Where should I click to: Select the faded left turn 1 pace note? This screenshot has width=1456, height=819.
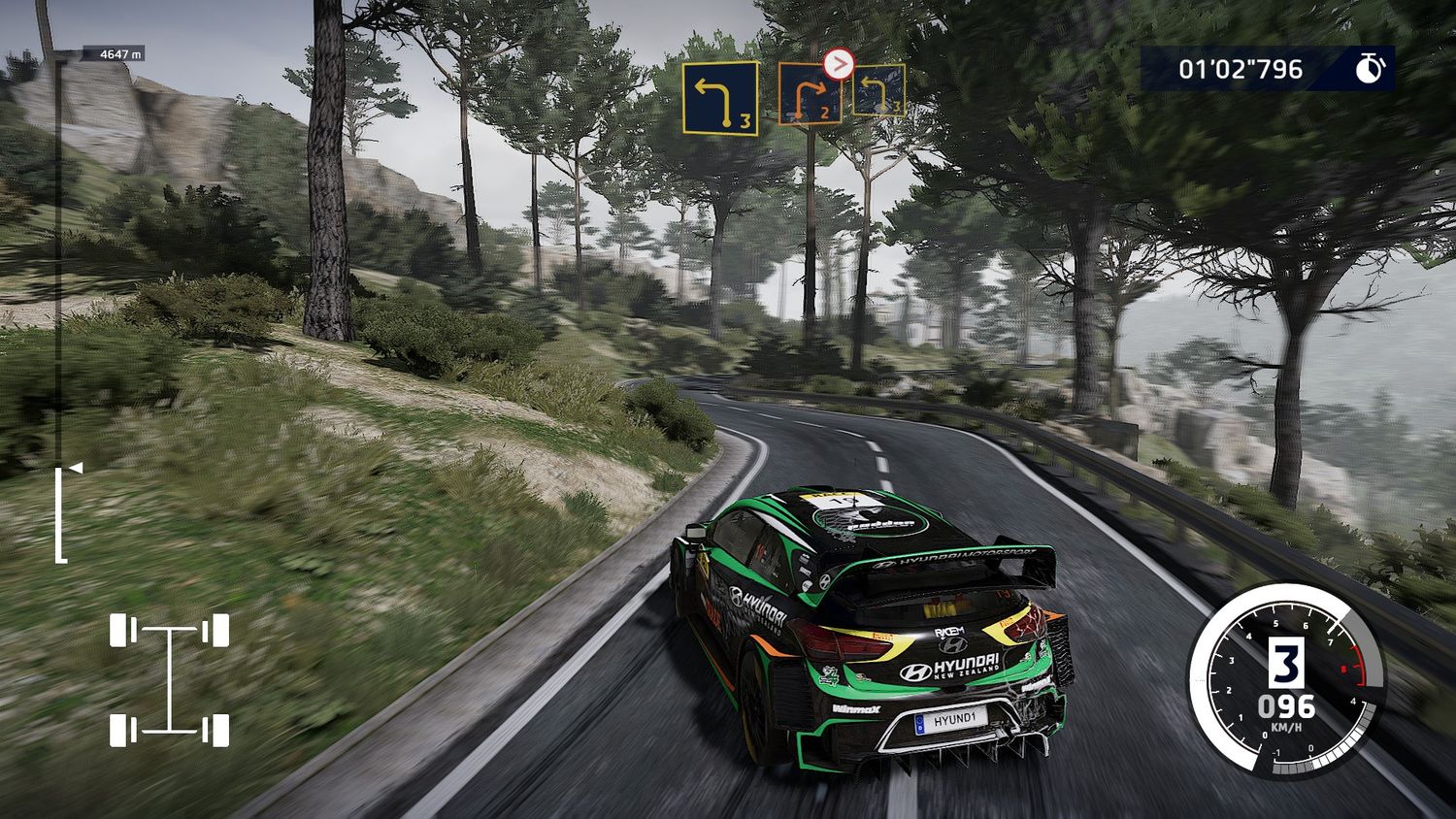tap(878, 90)
